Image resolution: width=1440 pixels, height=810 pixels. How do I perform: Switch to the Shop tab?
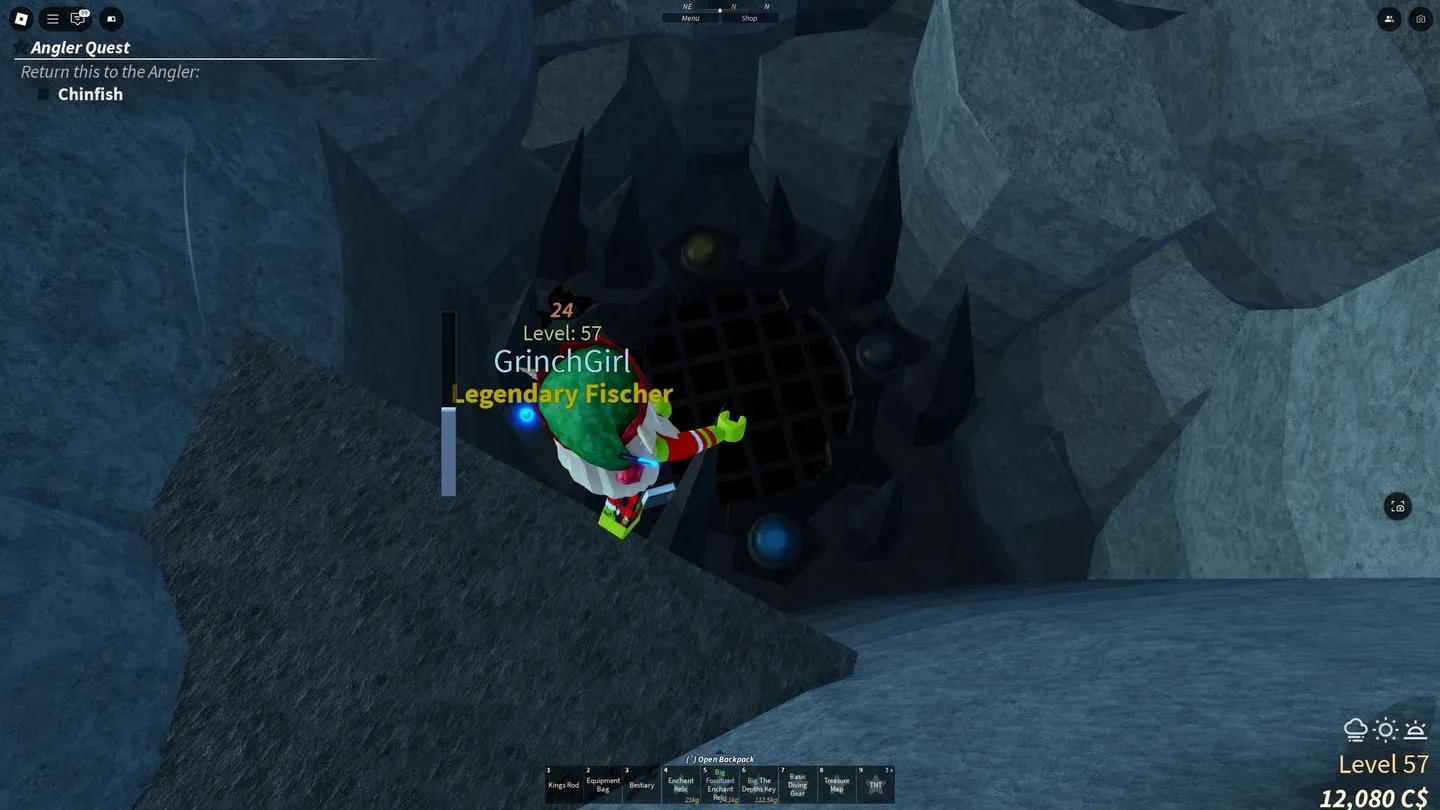coord(749,17)
